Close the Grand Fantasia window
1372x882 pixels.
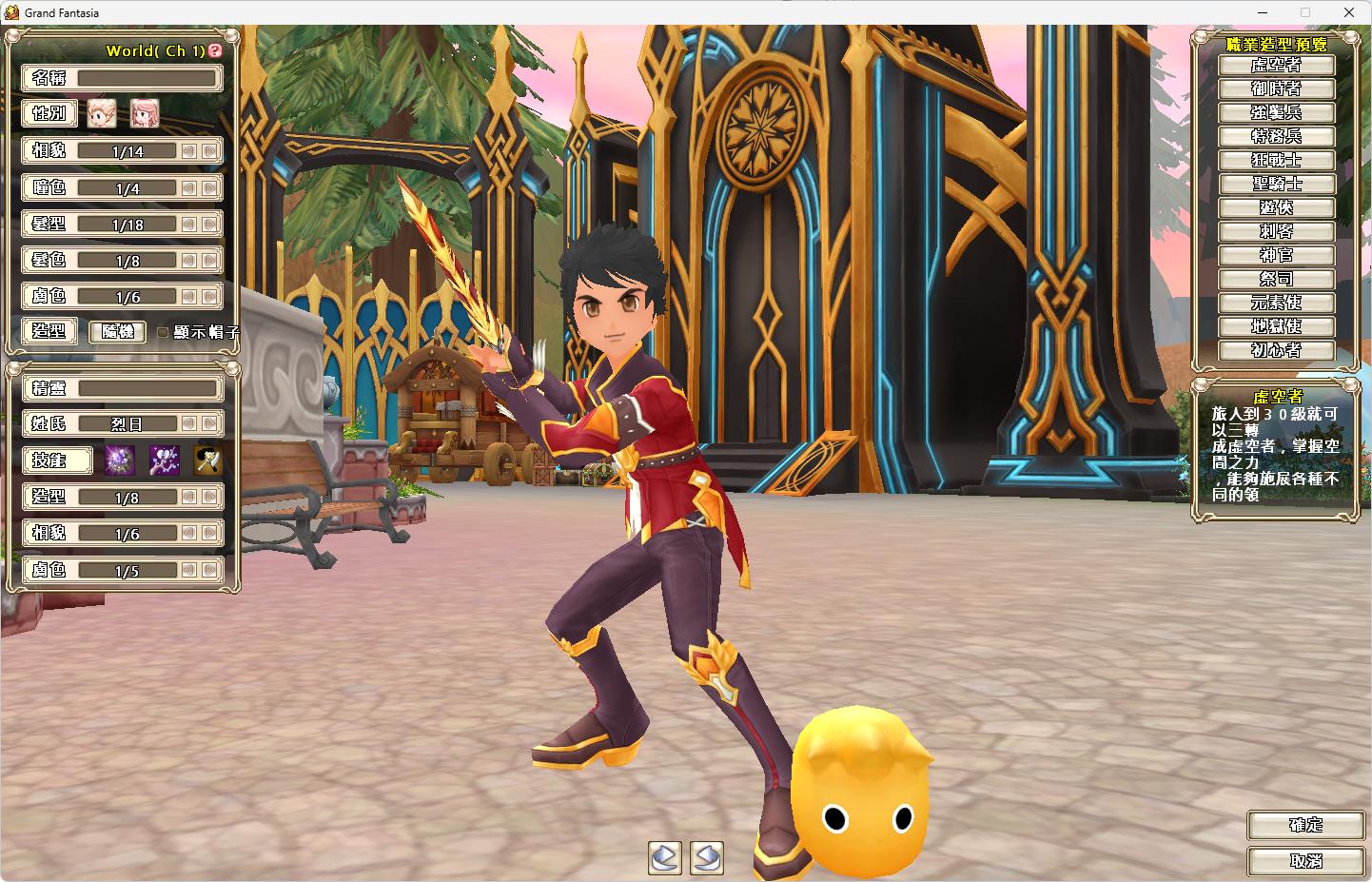pos(1349,12)
